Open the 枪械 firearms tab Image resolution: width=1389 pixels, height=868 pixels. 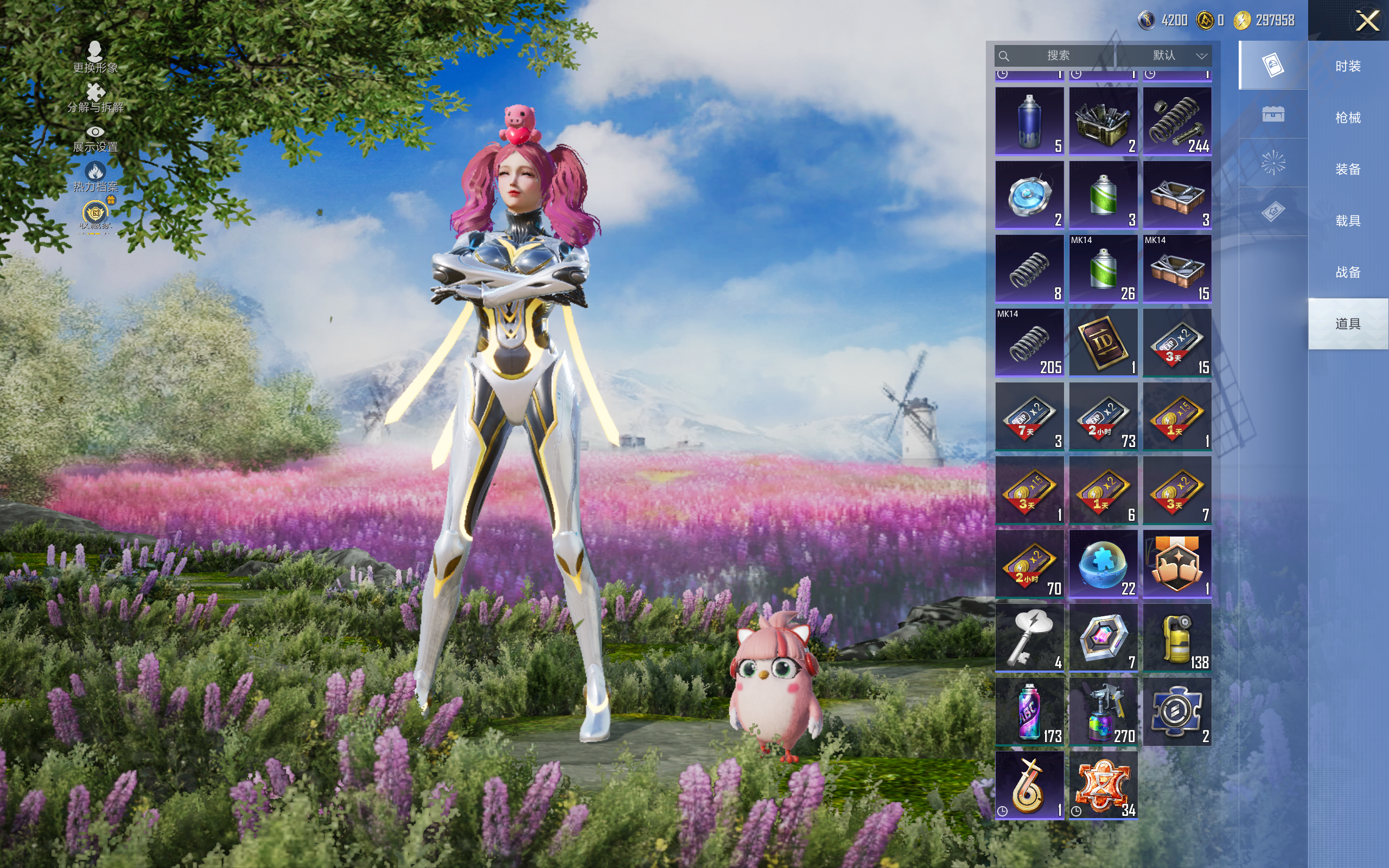coord(1347,118)
